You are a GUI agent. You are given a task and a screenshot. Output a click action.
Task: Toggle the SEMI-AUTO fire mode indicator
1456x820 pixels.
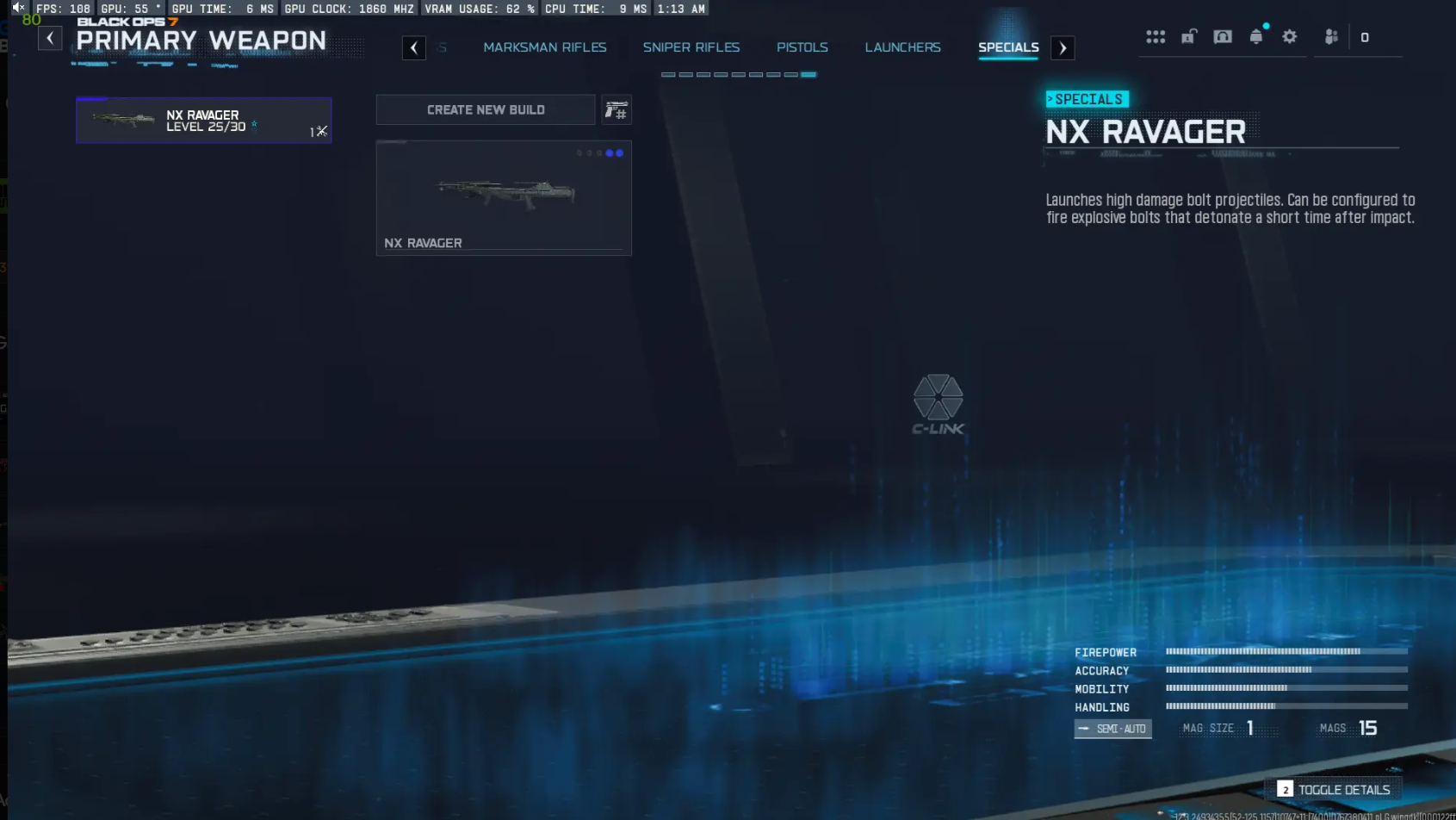[x=1112, y=728]
